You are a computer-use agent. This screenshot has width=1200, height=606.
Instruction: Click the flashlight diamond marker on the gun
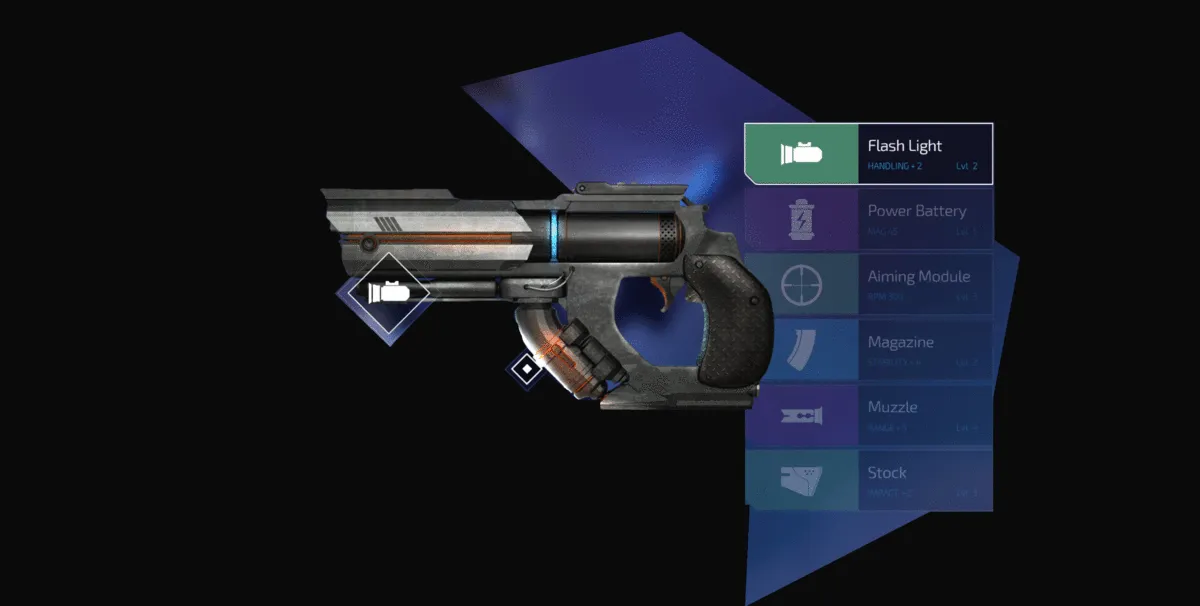pyautogui.click(x=388, y=292)
